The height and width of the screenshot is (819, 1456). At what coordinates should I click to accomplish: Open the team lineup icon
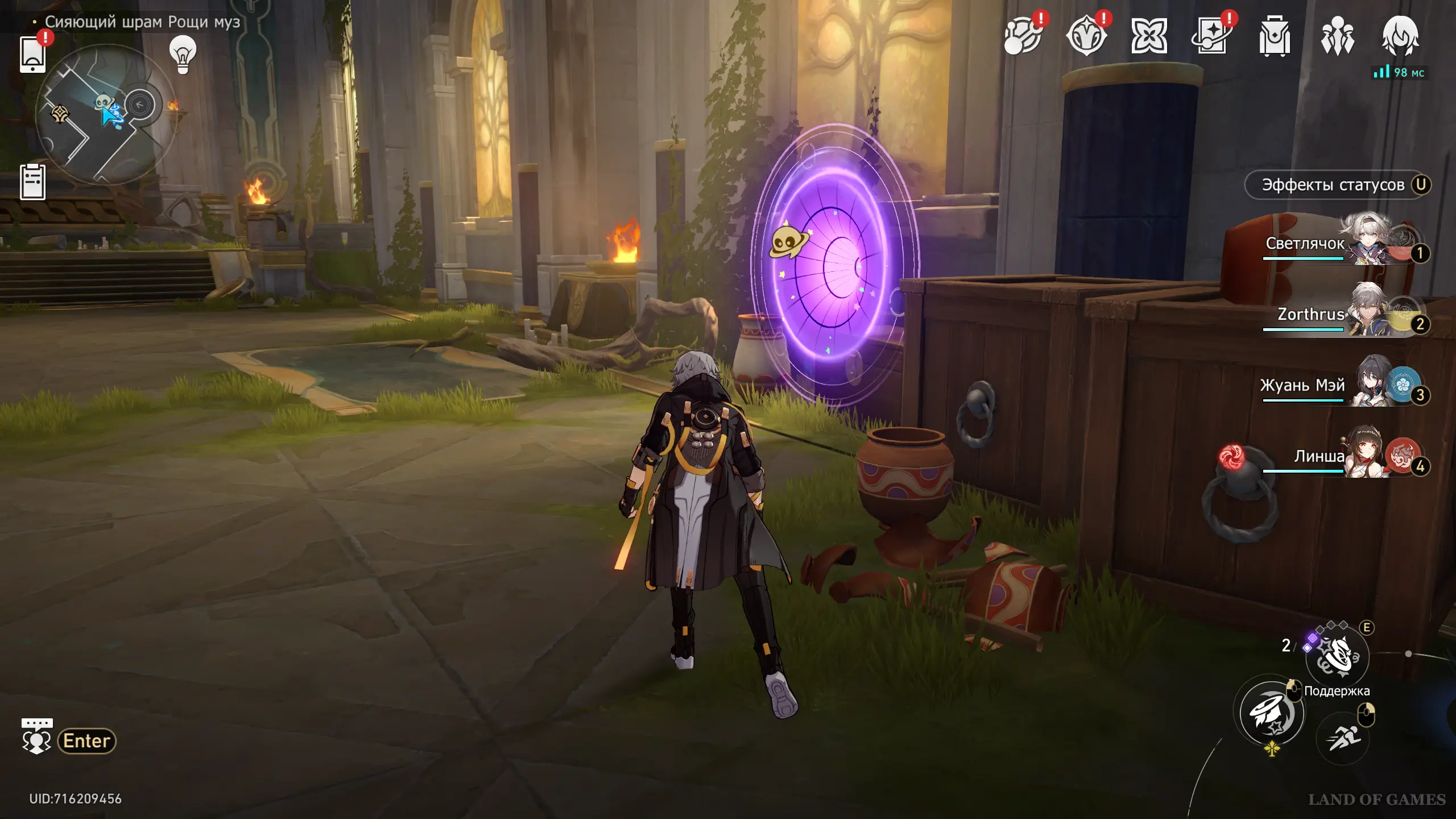[x=1337, y=37]
